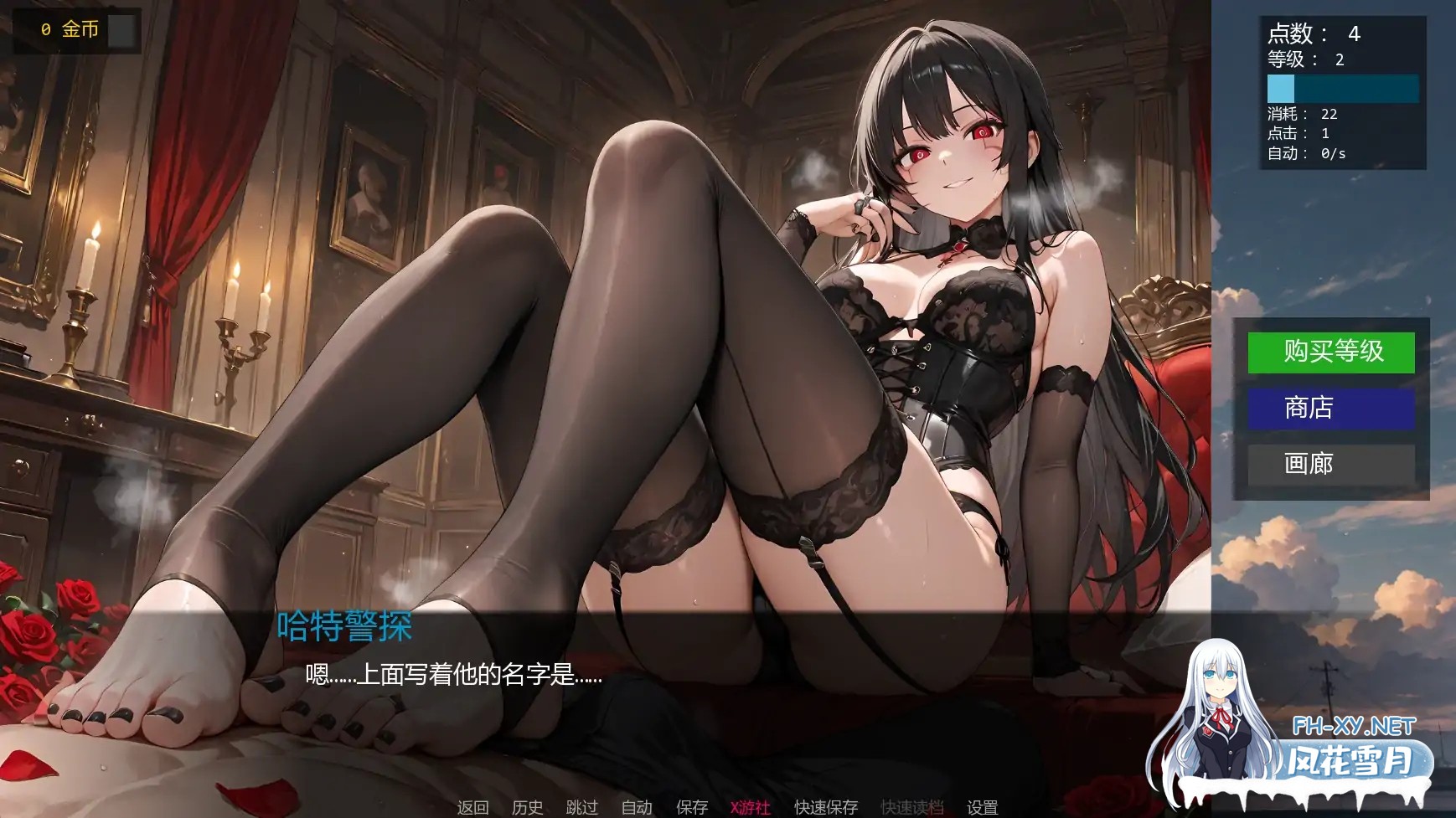Click 返回 to roll back dialogue

(x=472, y=808)
